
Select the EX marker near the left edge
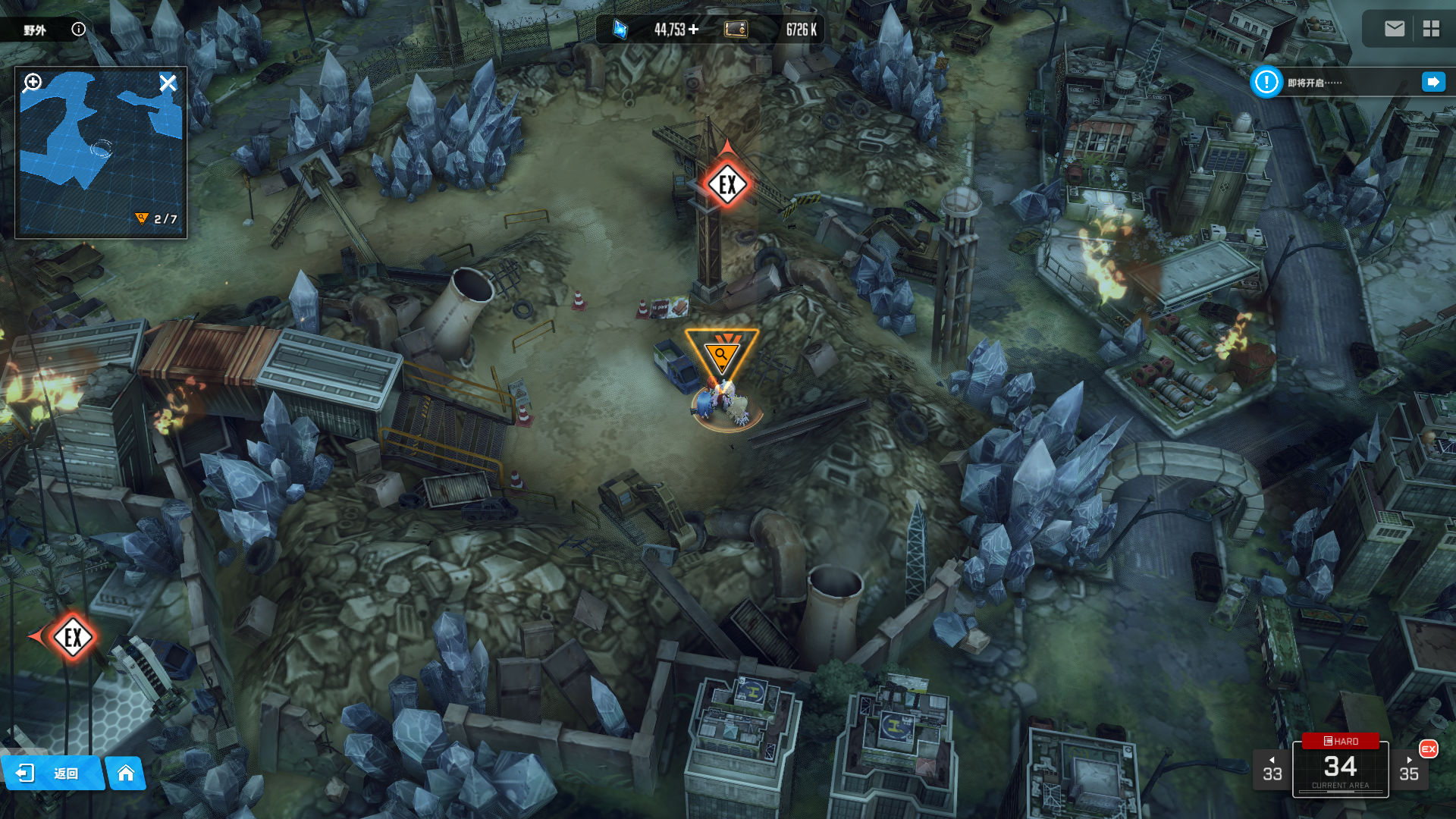click(x=73, y=637)
